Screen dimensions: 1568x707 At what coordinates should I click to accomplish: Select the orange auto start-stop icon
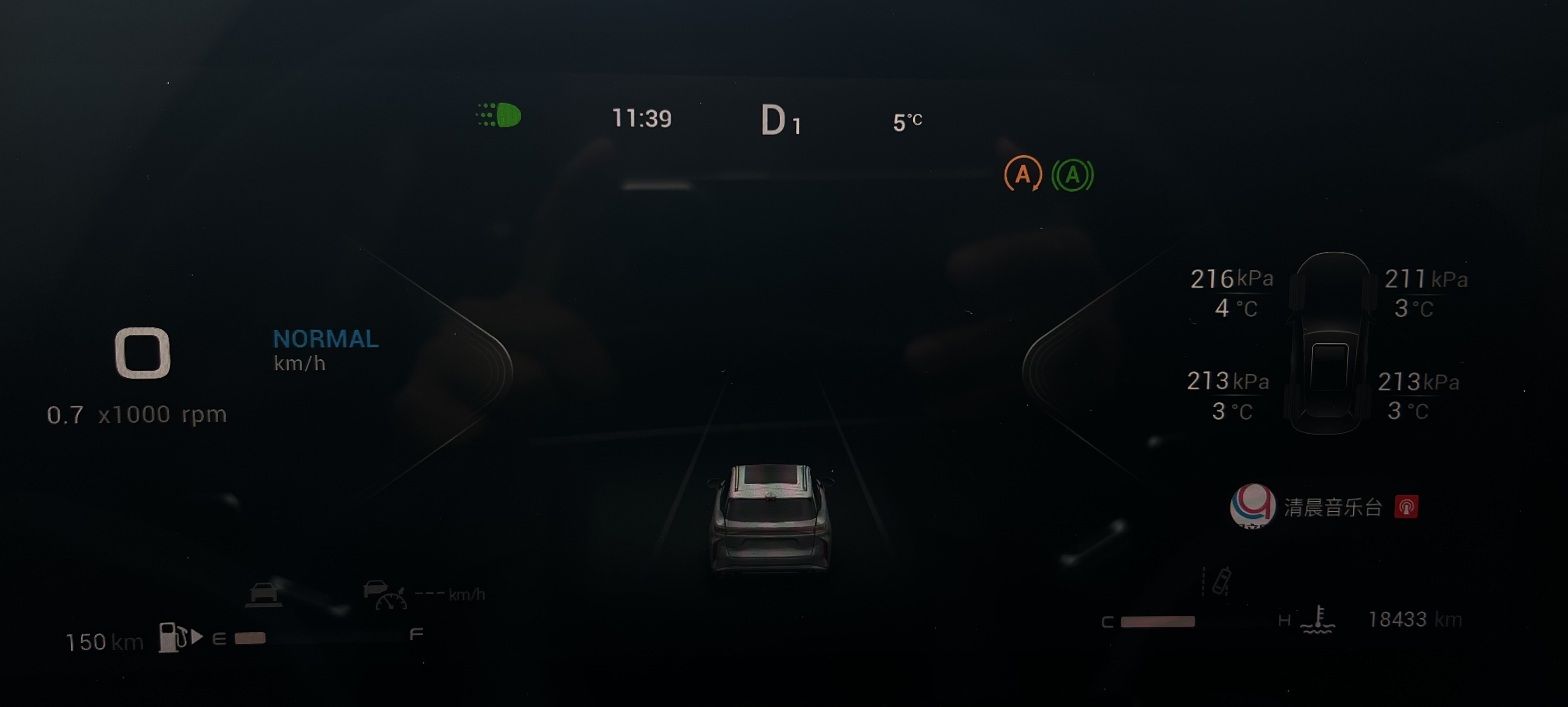[1023, 175]
